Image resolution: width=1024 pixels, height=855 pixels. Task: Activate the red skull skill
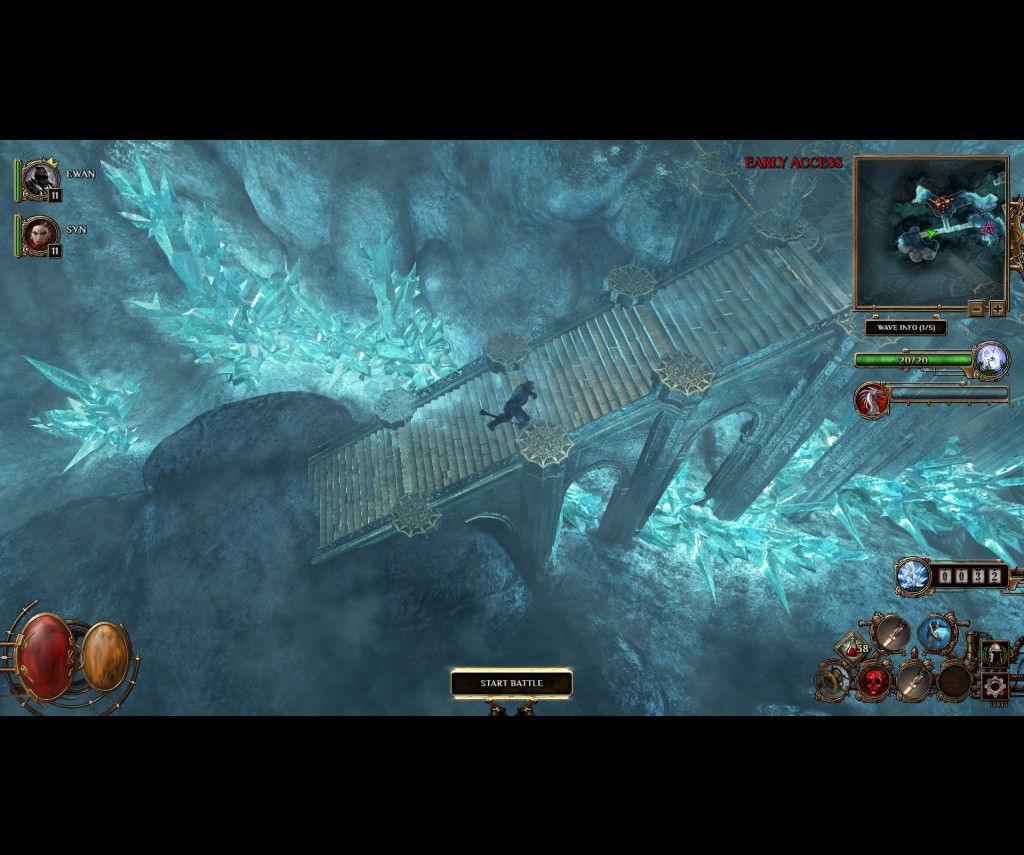(874, 682)
